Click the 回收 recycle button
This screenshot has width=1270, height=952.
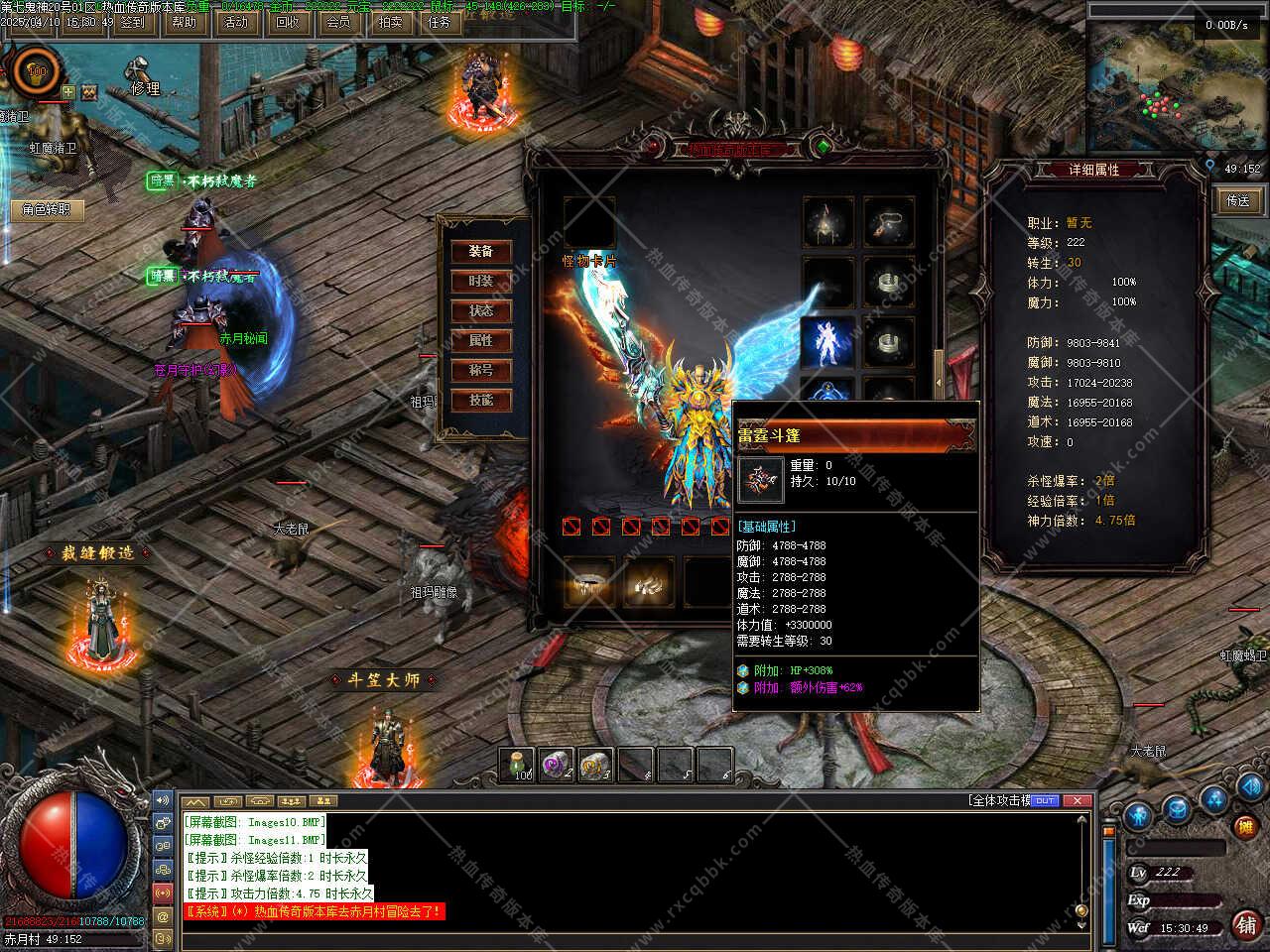tap(288, 22)
